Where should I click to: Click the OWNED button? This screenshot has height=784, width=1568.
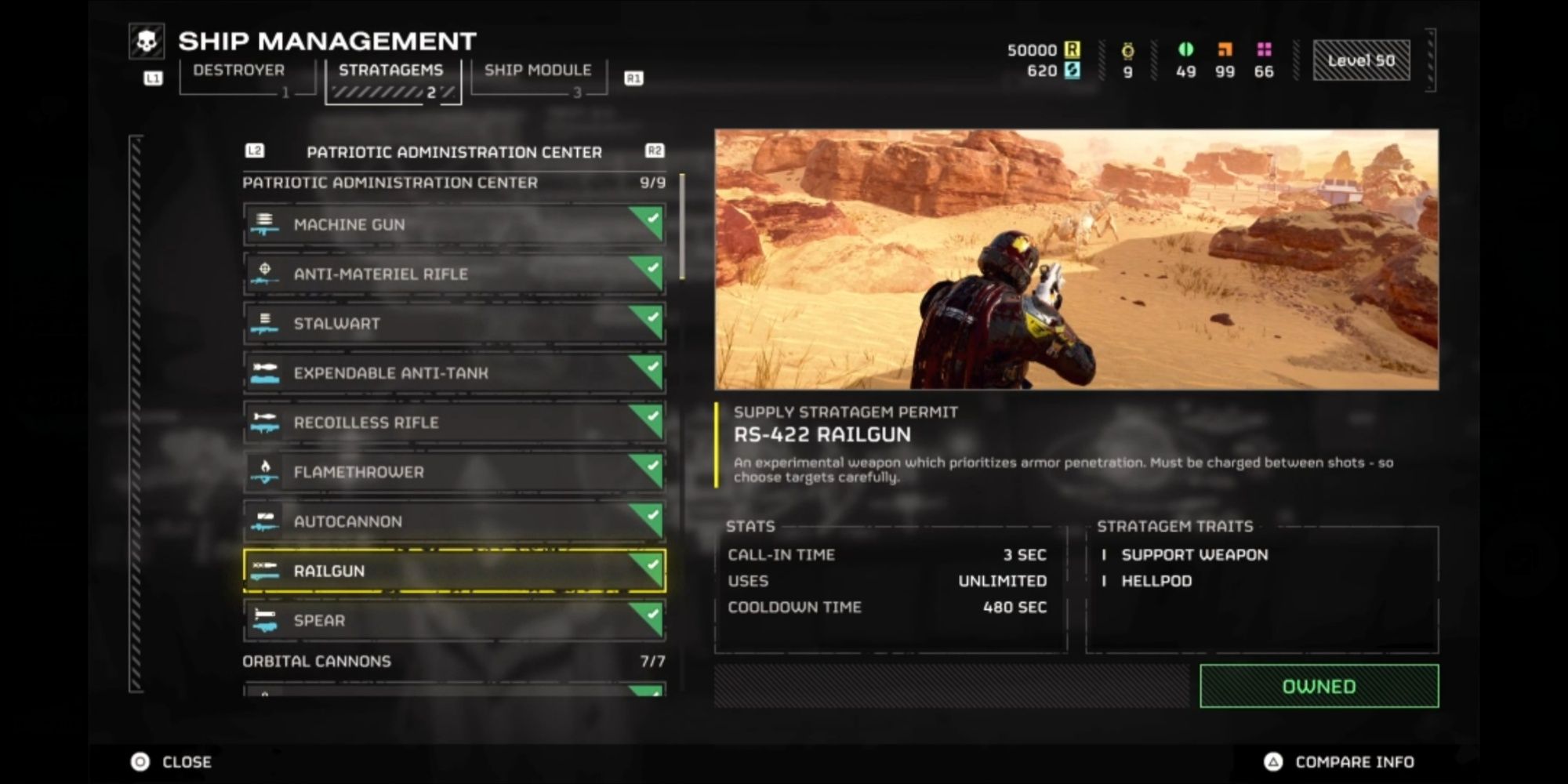pyautogui.click(x=1319, y=685)
